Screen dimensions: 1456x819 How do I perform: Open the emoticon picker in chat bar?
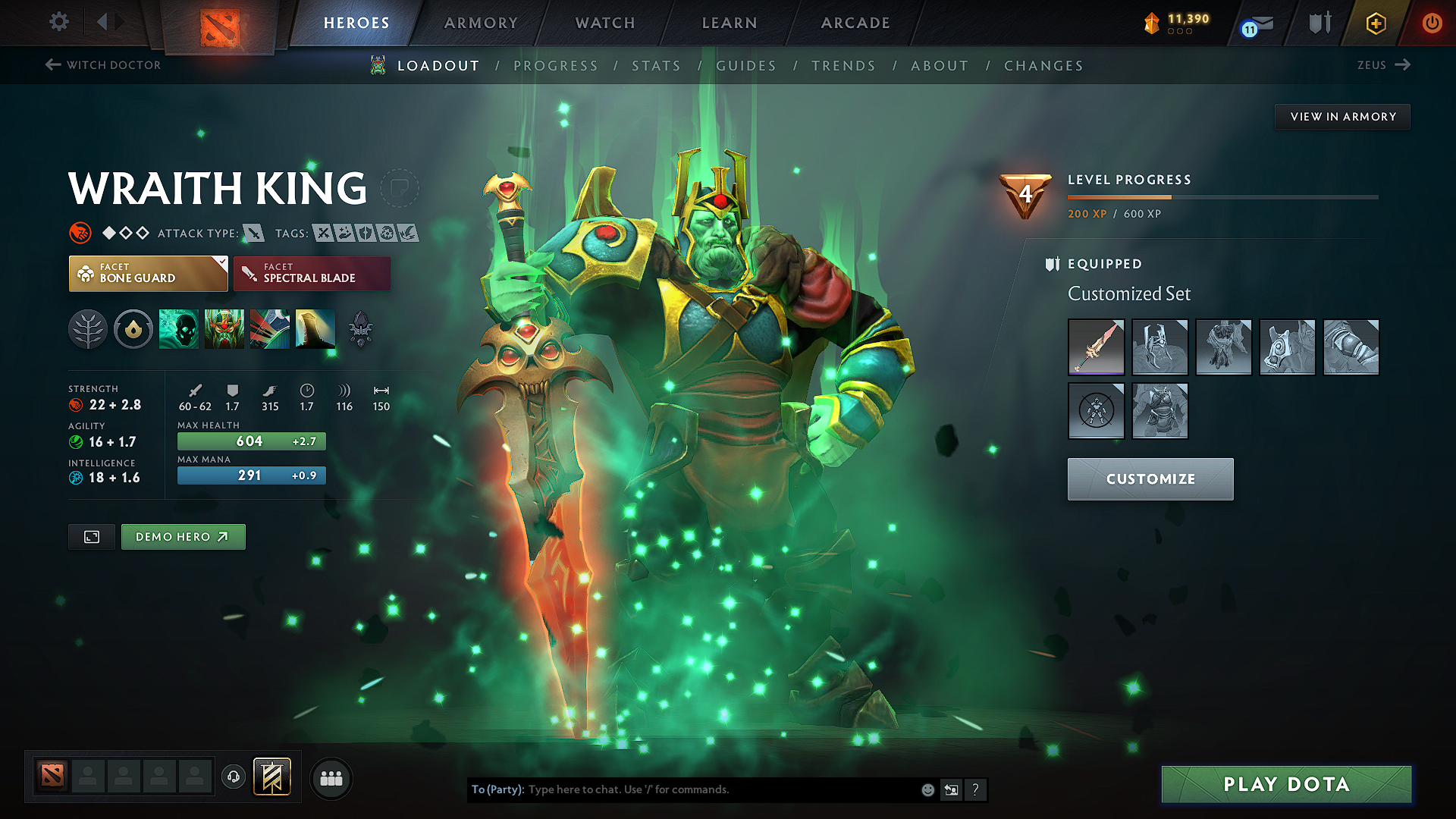click(927, 789)
